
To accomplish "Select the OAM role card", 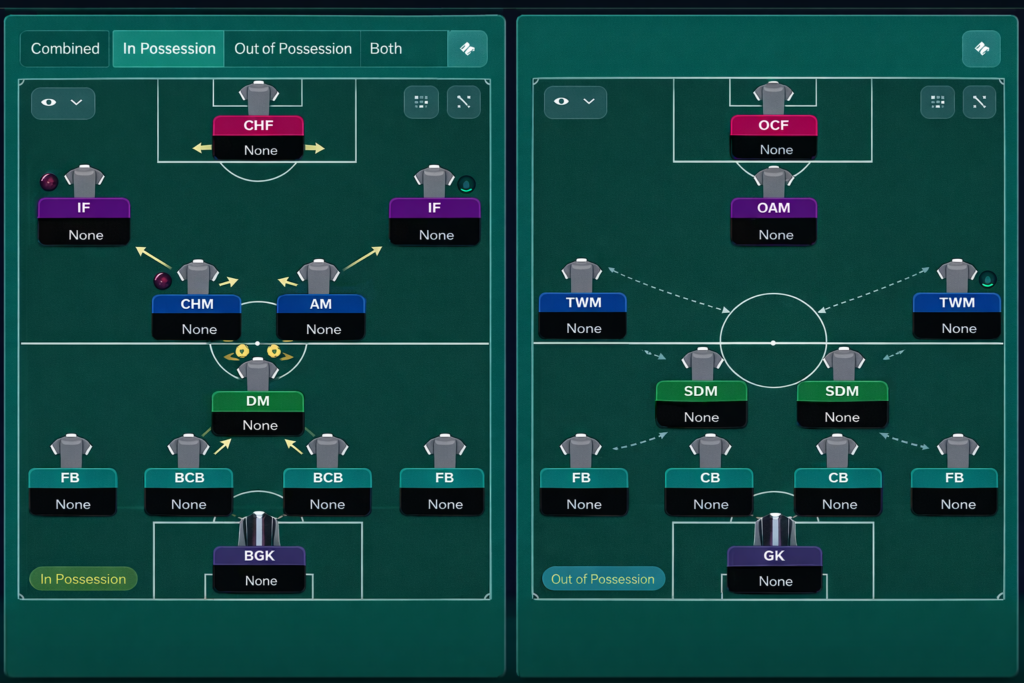I will 774,221.
